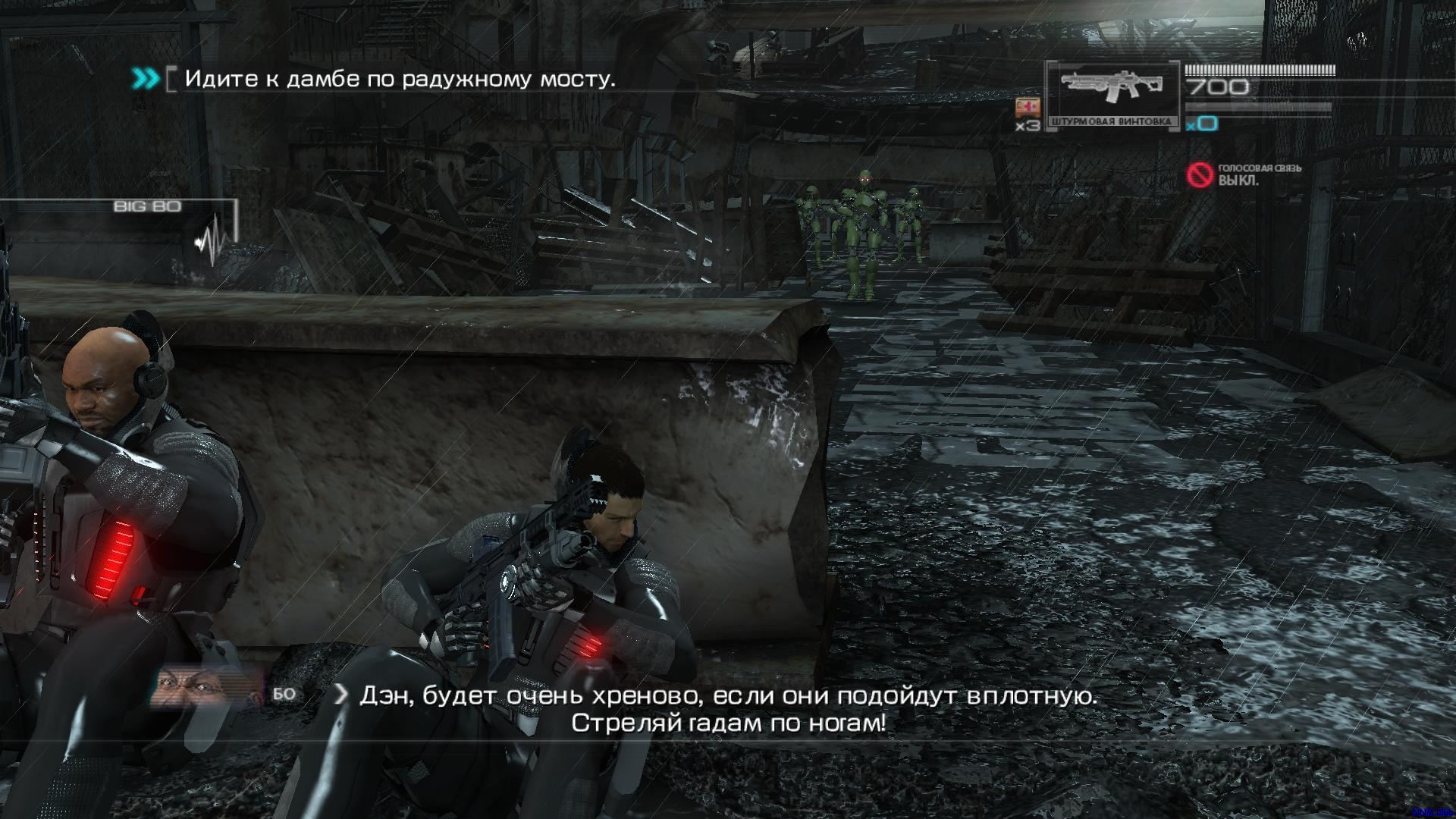
Task: Toggle the voice chat off indicator
Action: pyautogui.click(x=1200, y=175)
